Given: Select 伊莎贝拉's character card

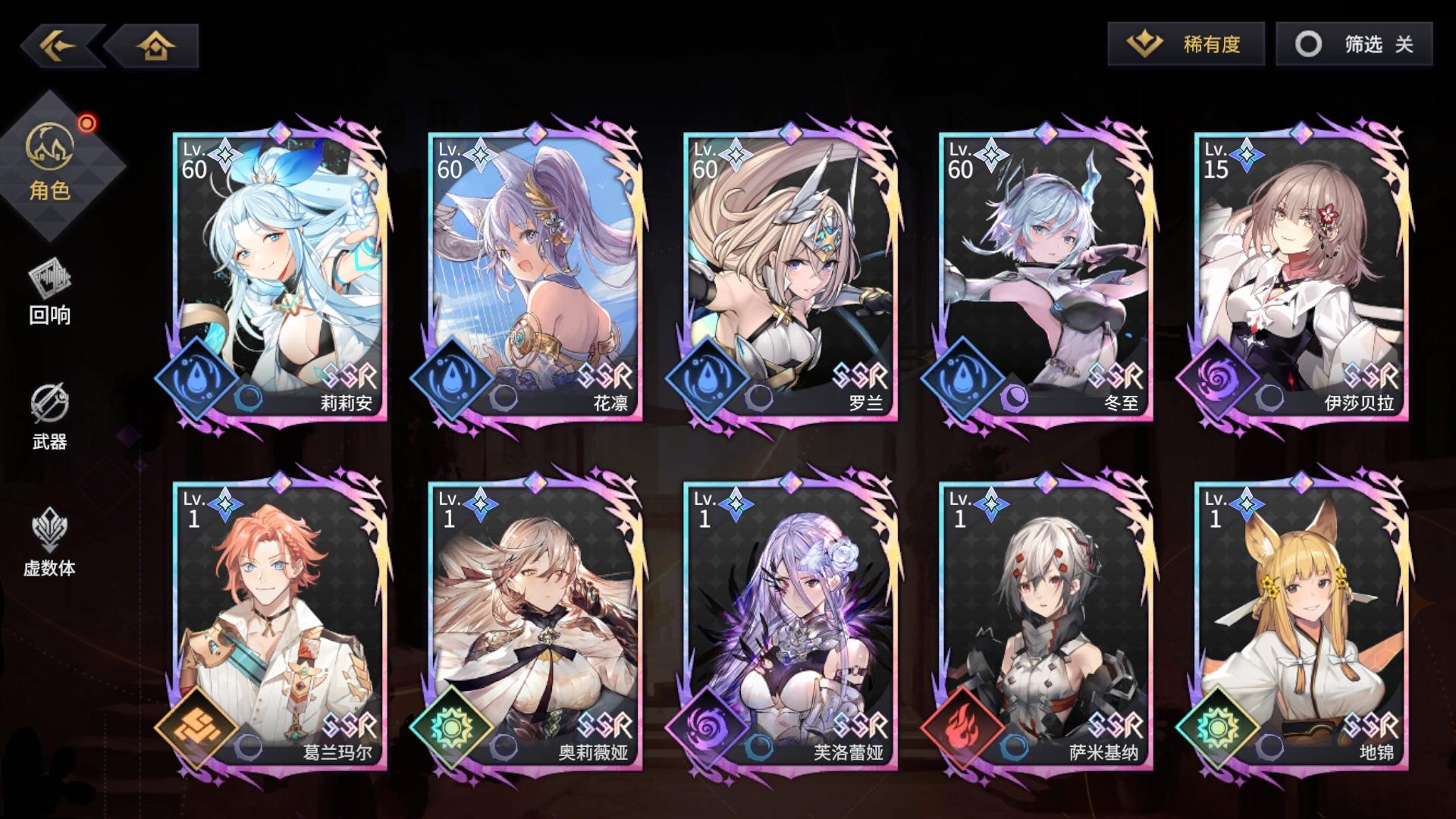Looking at the screenshot, I should tap(1300, 273).
